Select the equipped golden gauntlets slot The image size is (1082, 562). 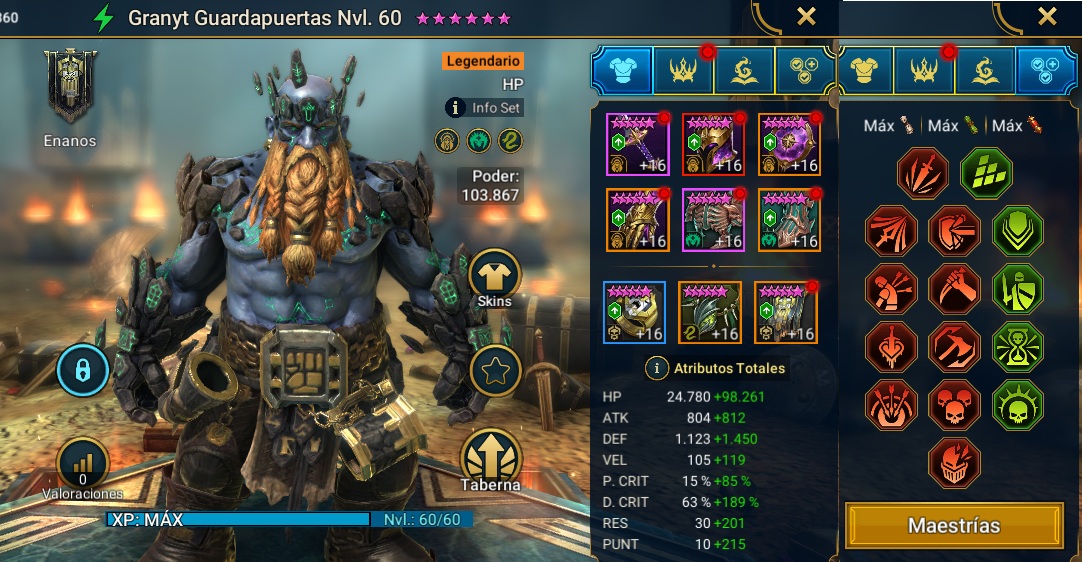637,220
